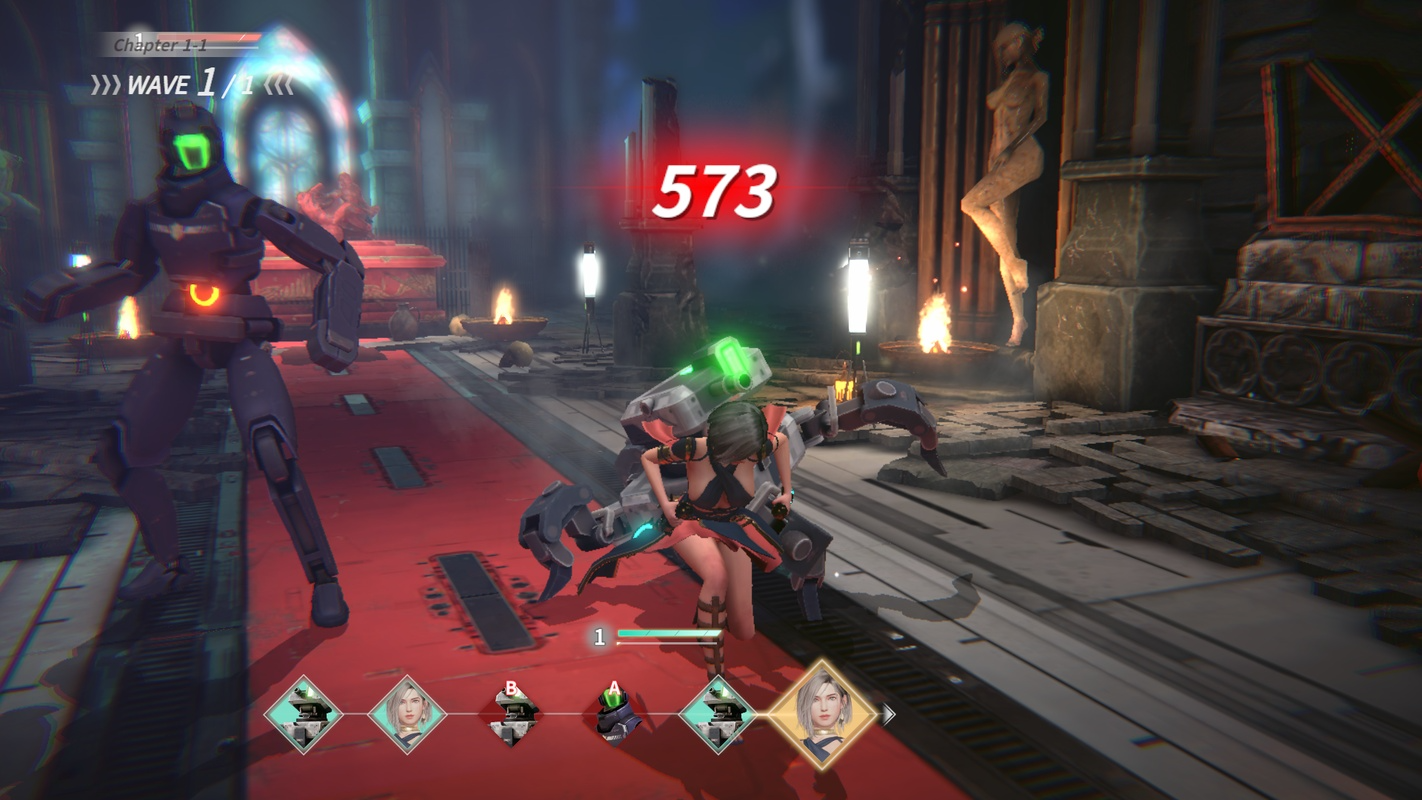The image size is (1422, 800).
Task: Tap the tank tread icon marked B
Action: 513,715
